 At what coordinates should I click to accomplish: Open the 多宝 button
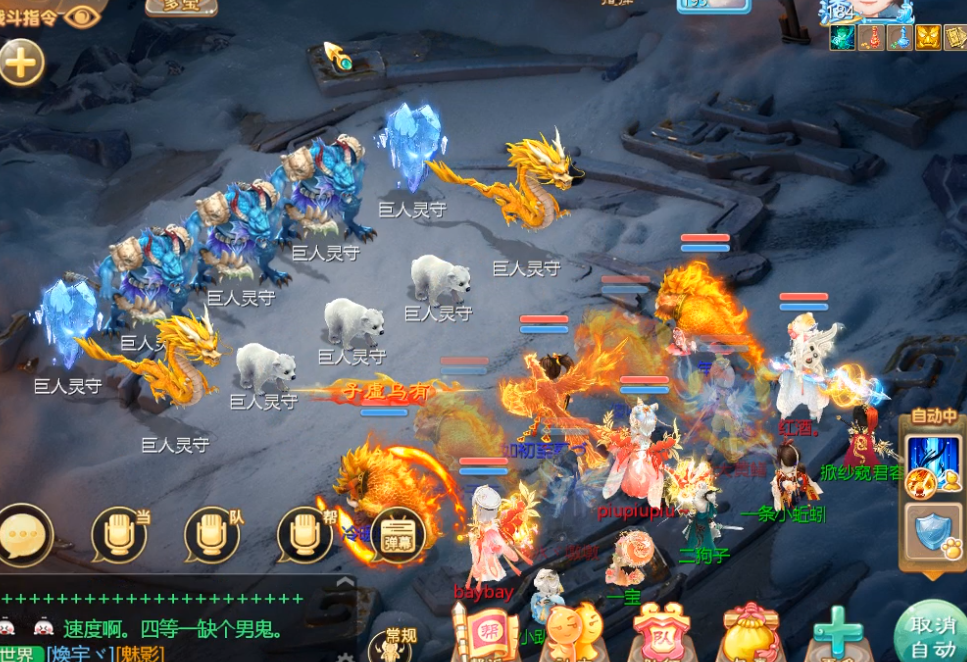181,7
